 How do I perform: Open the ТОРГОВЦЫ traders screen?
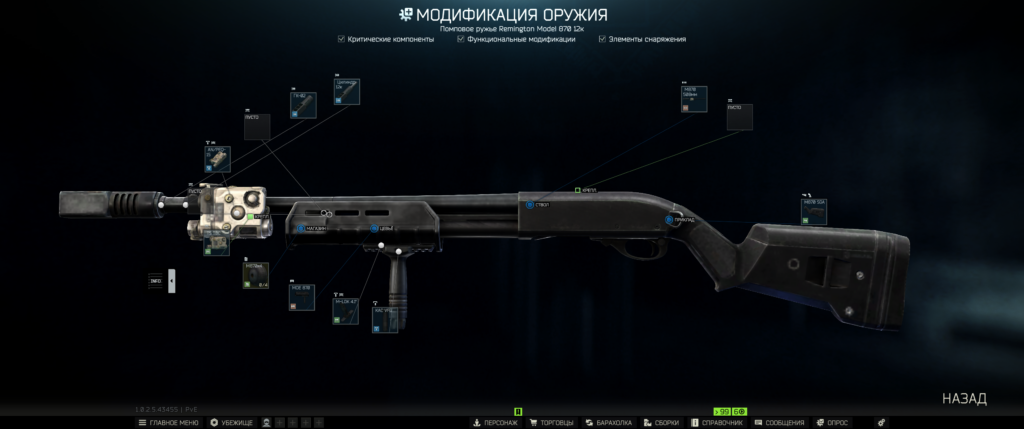click(x=553, y=423)
